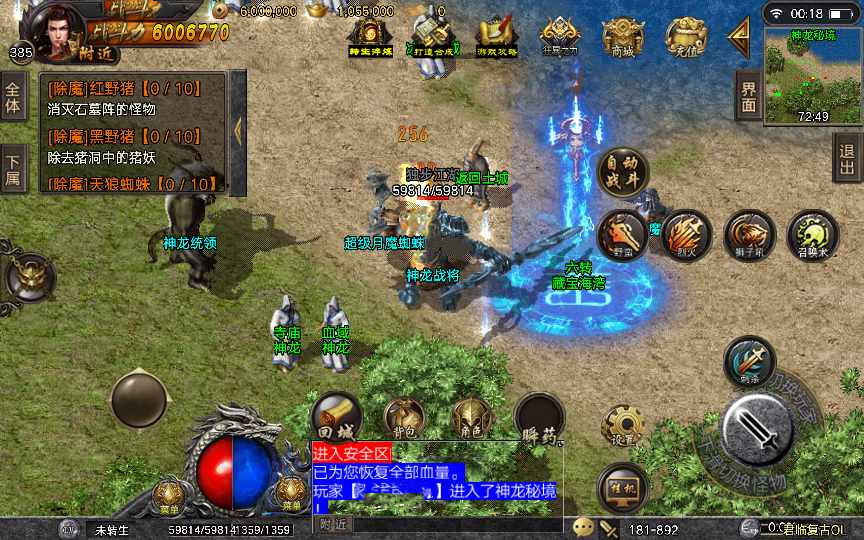Open the 界面 interface panel
This screenshot has width=864, height=540.
pos(749,96)
